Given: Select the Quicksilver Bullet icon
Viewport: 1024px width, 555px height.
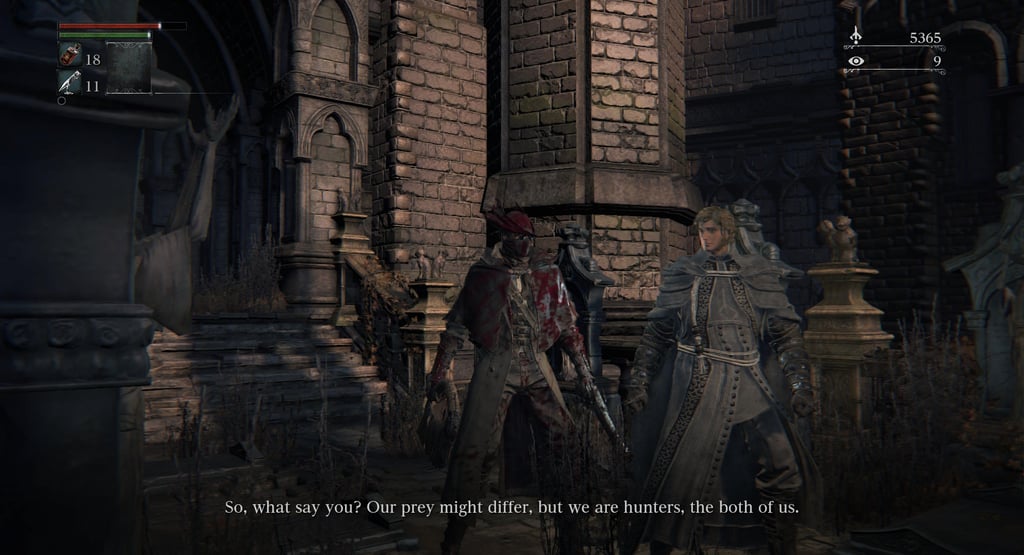Looking at the screenshot, I should pyautogui.click(x=70, y=83).
